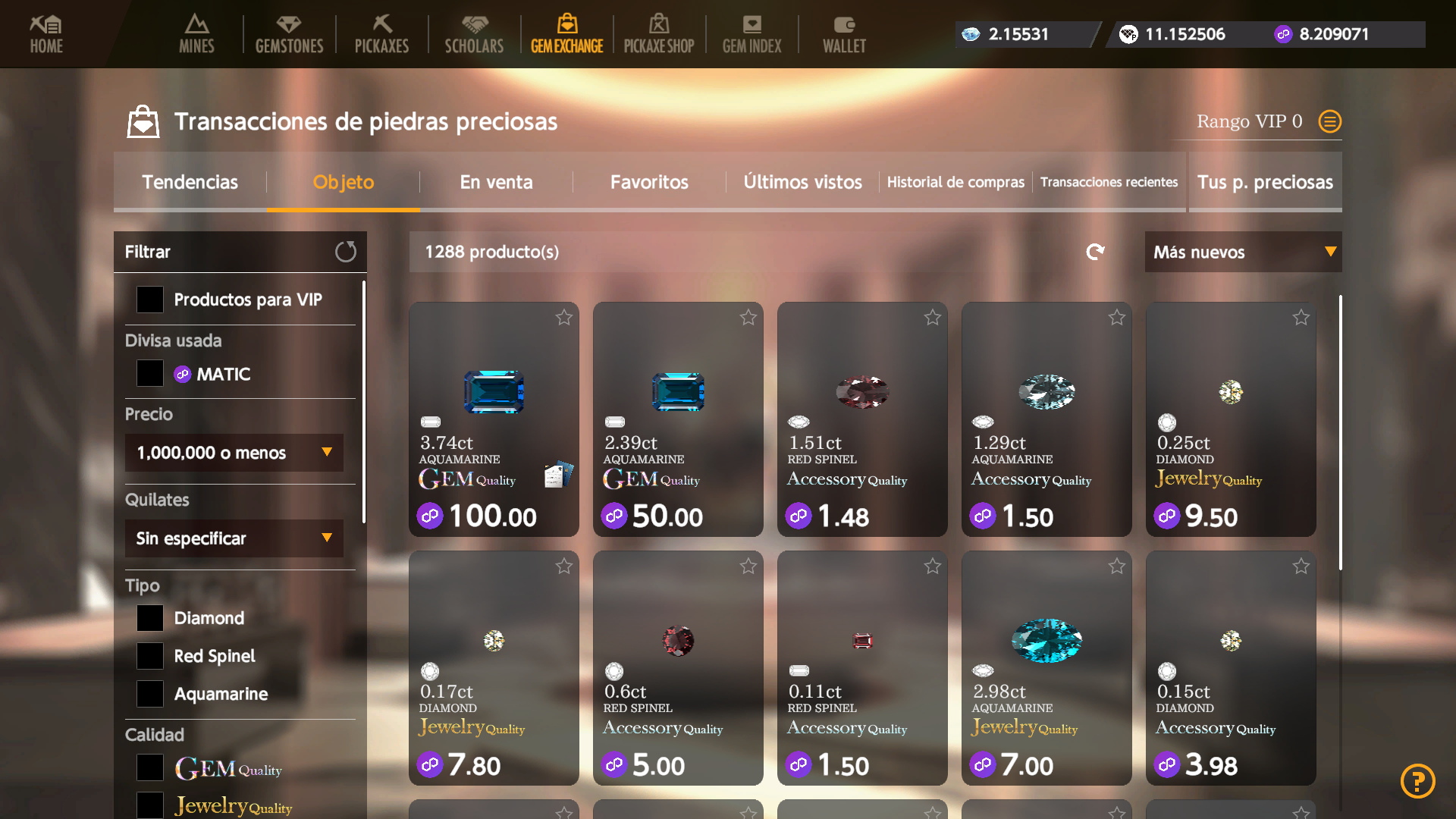This screenshot has width=1456, height=819.
Task: Open the Más nuevos sort dropdown
Action: (1243, 252)
